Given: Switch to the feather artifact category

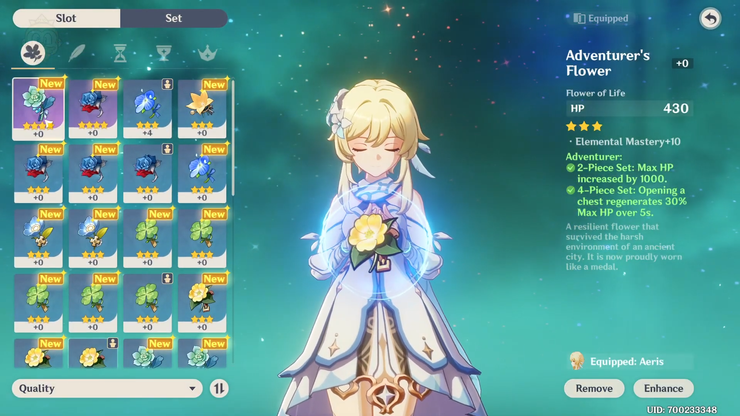Looking at the screenshot, I should [x=77, y=53].
